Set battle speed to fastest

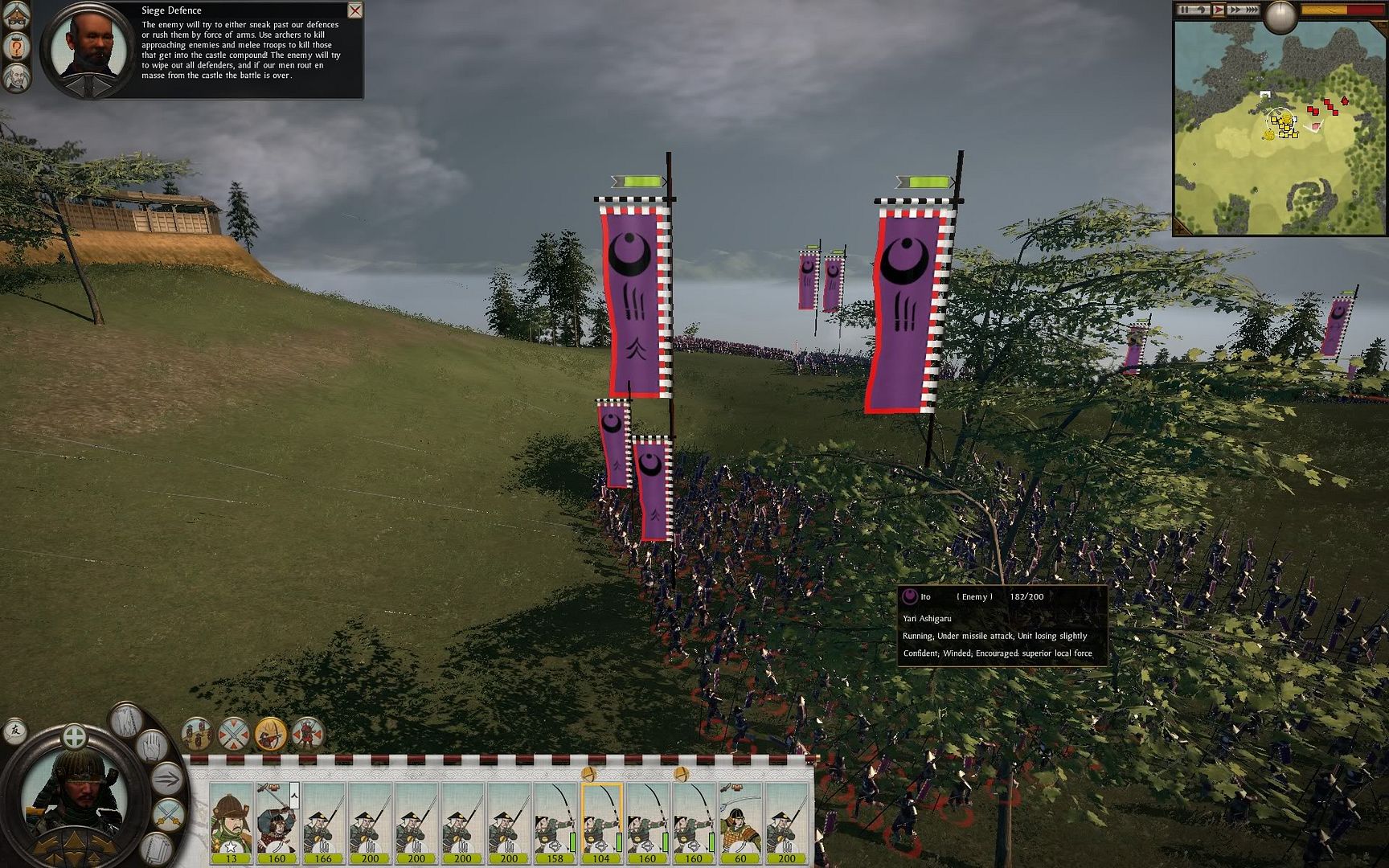1252,10
